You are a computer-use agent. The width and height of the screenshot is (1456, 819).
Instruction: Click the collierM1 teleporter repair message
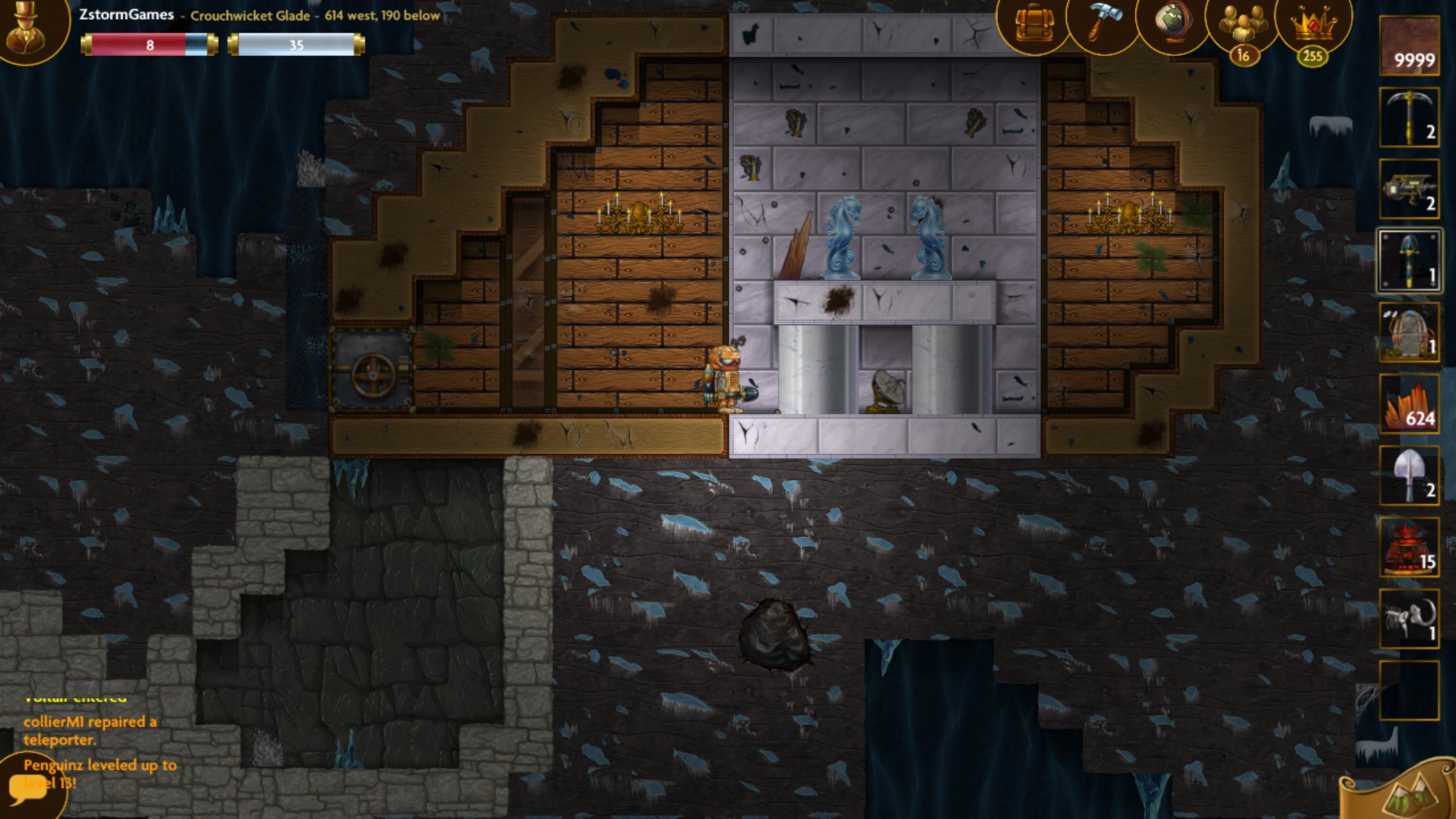[91, 732]
